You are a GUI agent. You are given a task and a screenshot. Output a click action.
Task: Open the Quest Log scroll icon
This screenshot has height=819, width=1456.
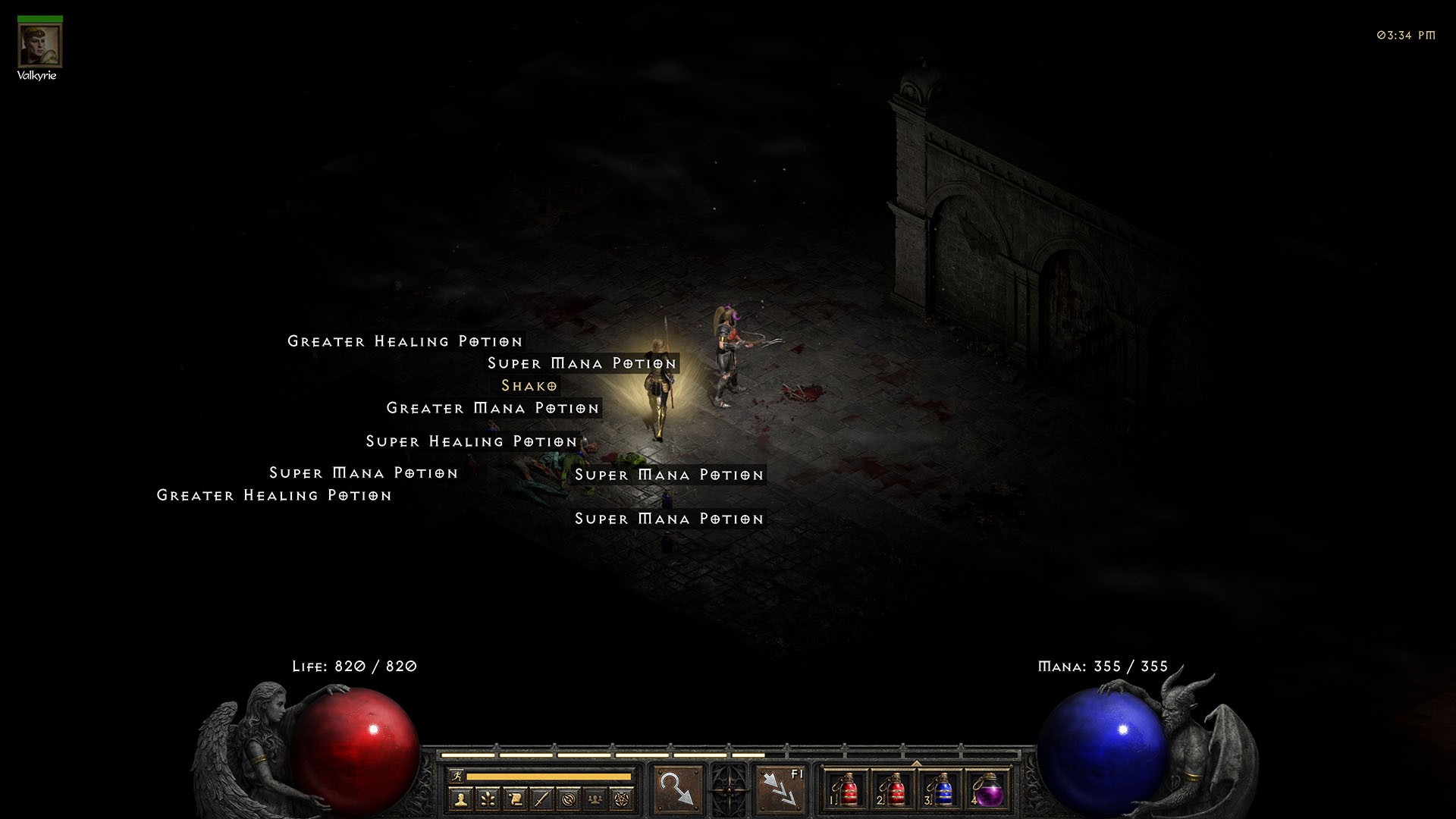click(516, 799)
